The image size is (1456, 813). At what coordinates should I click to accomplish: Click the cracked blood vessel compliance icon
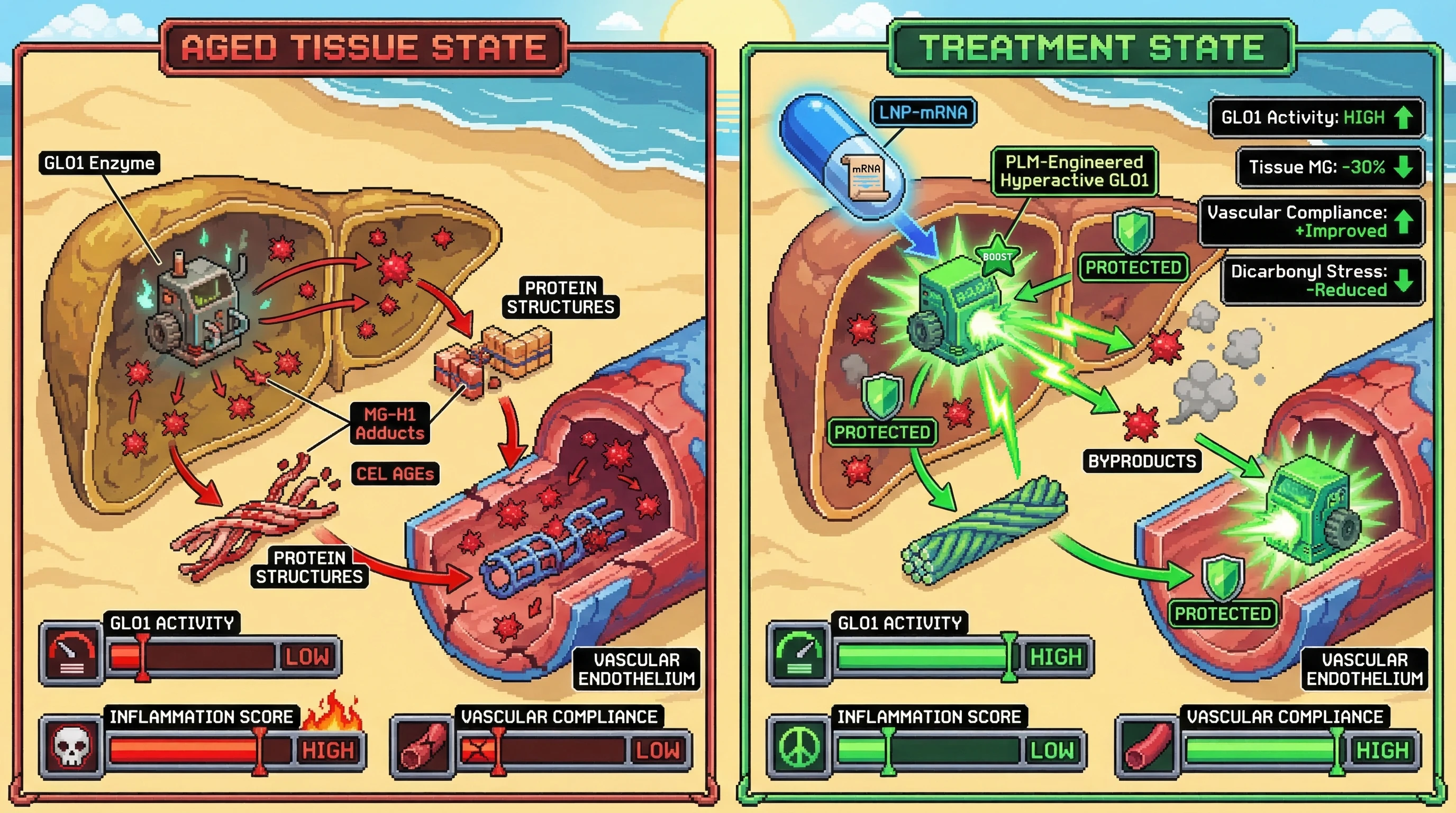[422, 748]
